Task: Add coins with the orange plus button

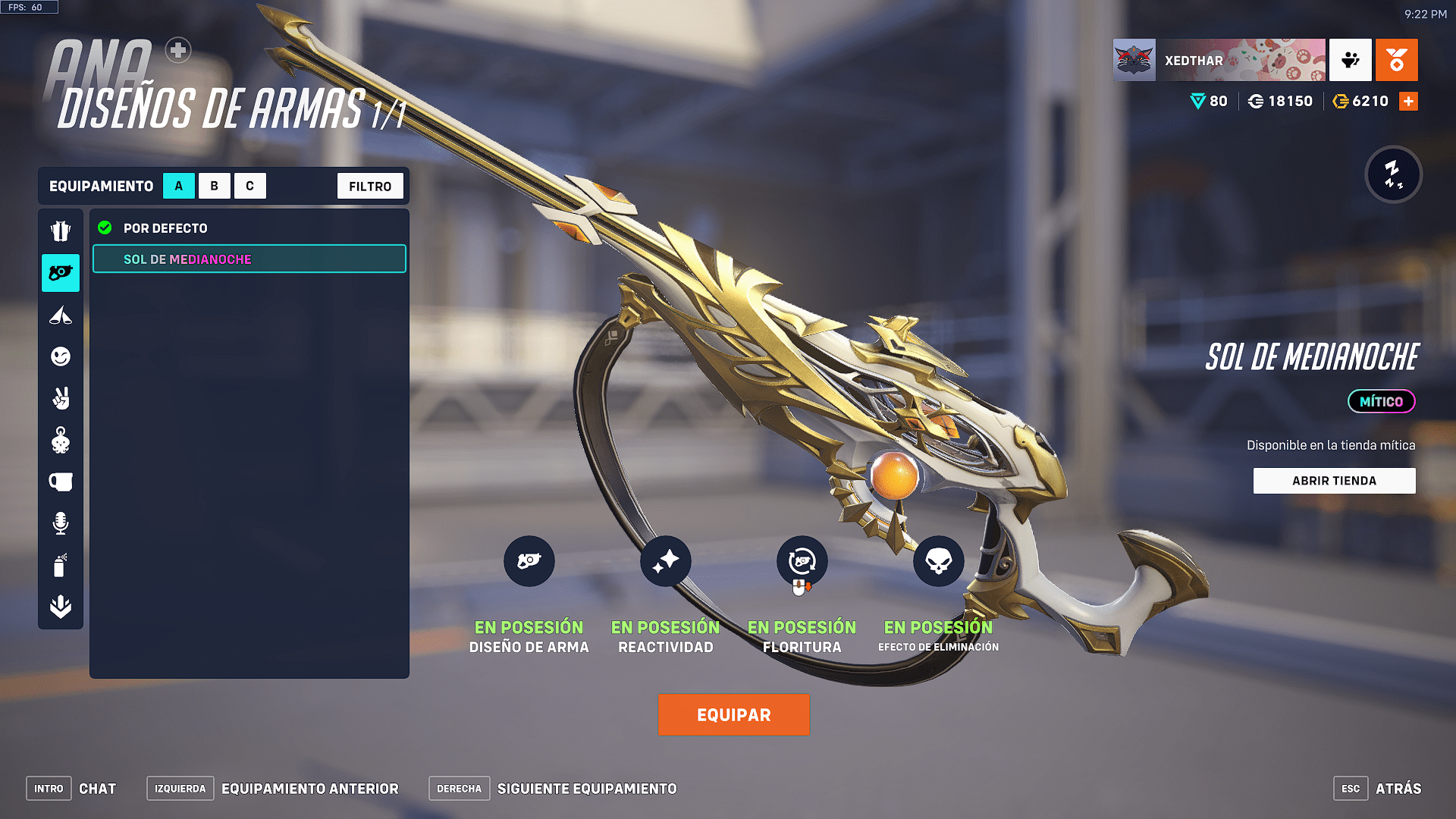Action: [1408, 102]
